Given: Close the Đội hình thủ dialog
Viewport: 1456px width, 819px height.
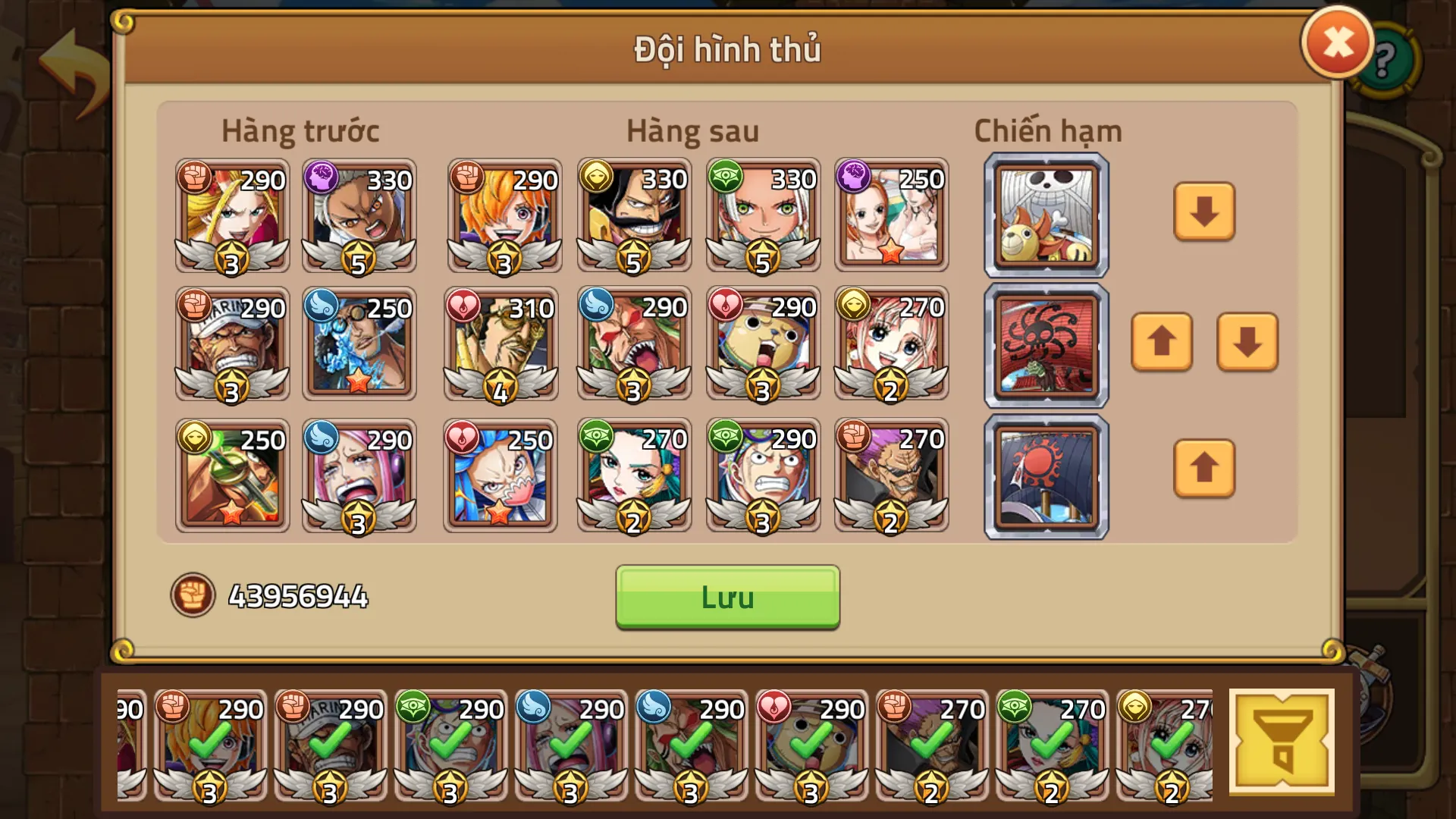Looking at the screenshot, I should point(1338,42).
